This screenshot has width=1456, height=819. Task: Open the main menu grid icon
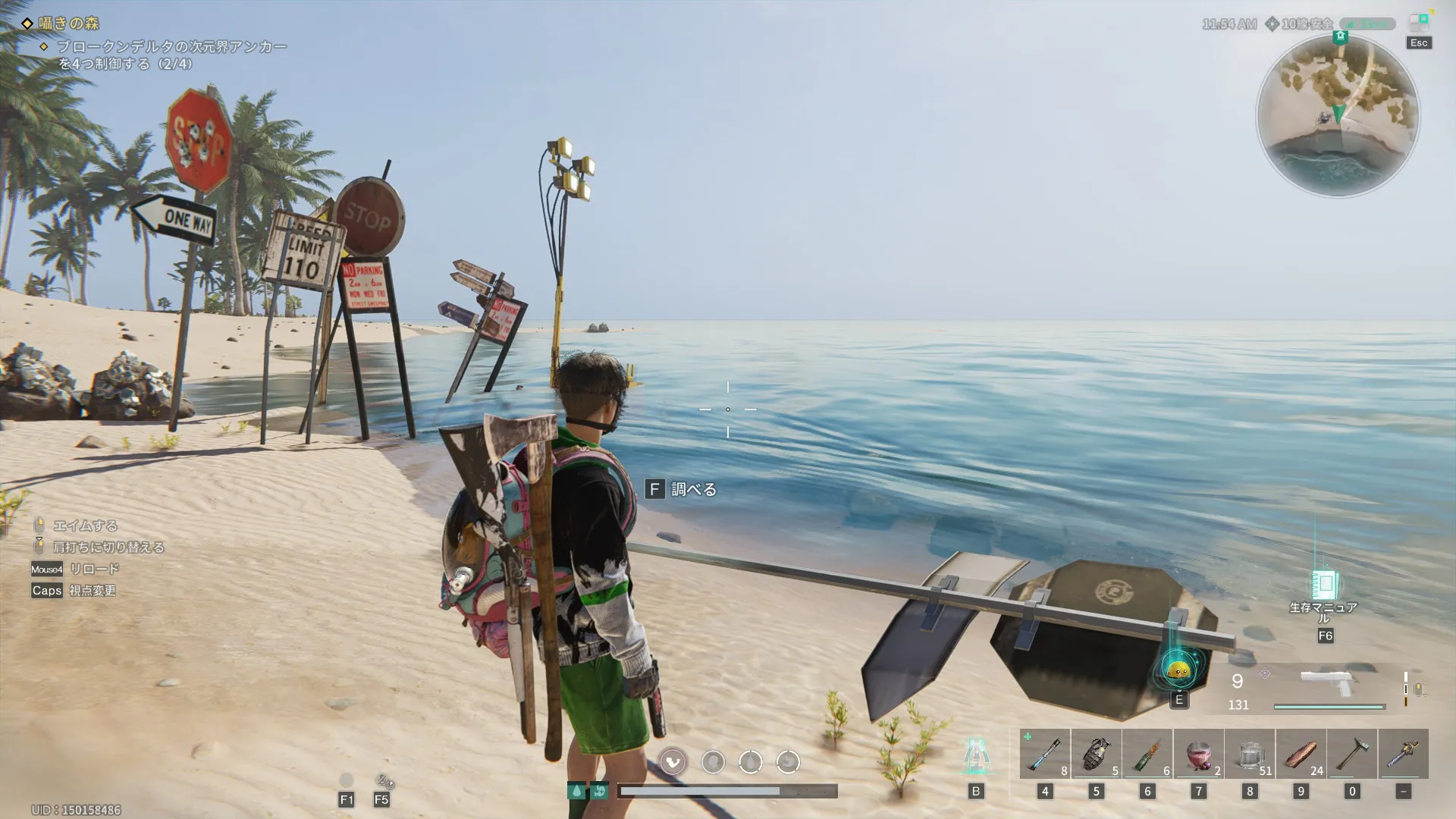pyautogui.click(x=1418, y=23)
